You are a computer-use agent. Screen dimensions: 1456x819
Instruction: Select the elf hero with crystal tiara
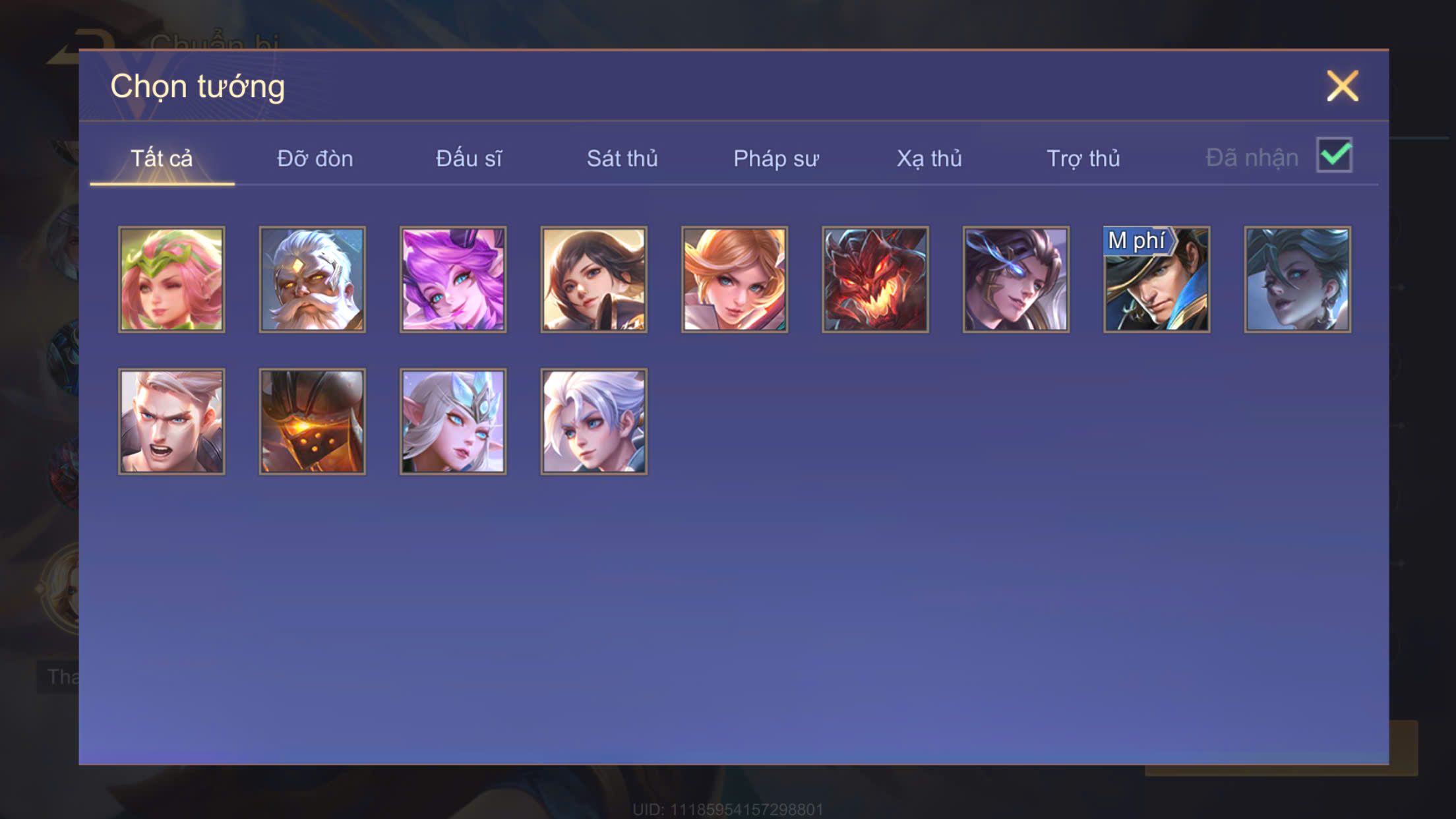click(x=453, y=421)
